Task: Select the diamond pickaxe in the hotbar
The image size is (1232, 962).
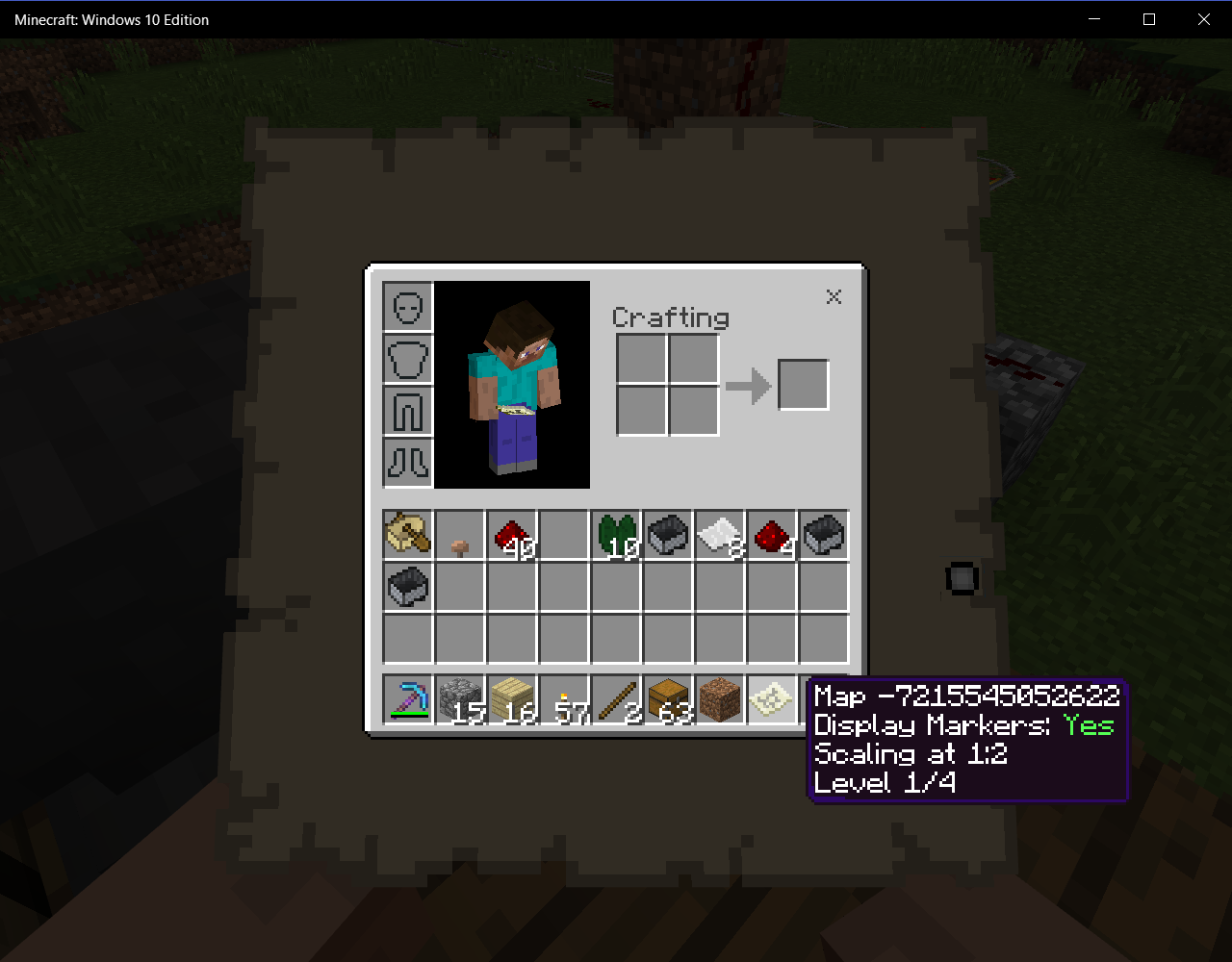Action: click(x=408, y=698)
